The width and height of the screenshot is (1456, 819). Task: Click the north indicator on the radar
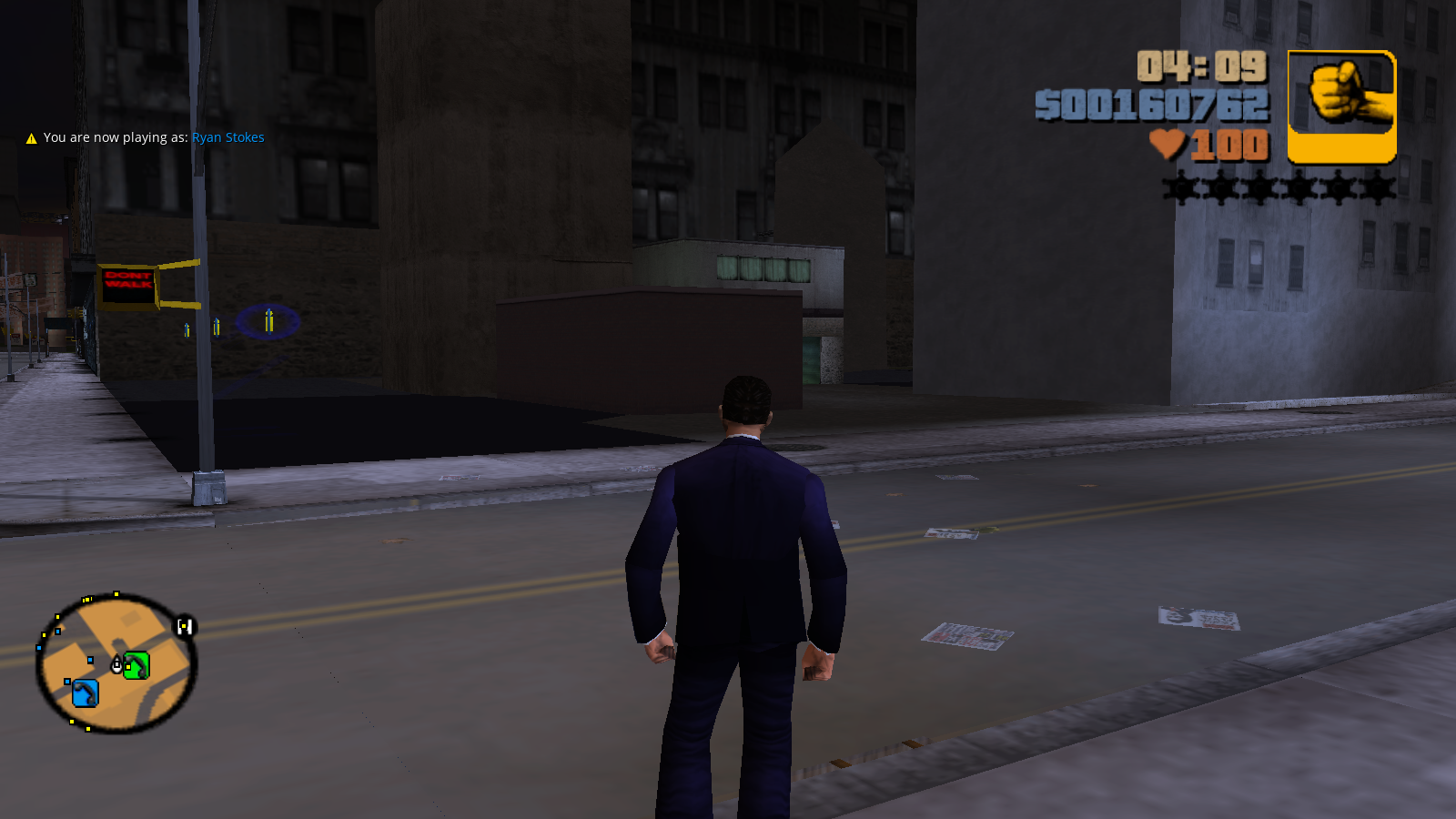(185, 626)
